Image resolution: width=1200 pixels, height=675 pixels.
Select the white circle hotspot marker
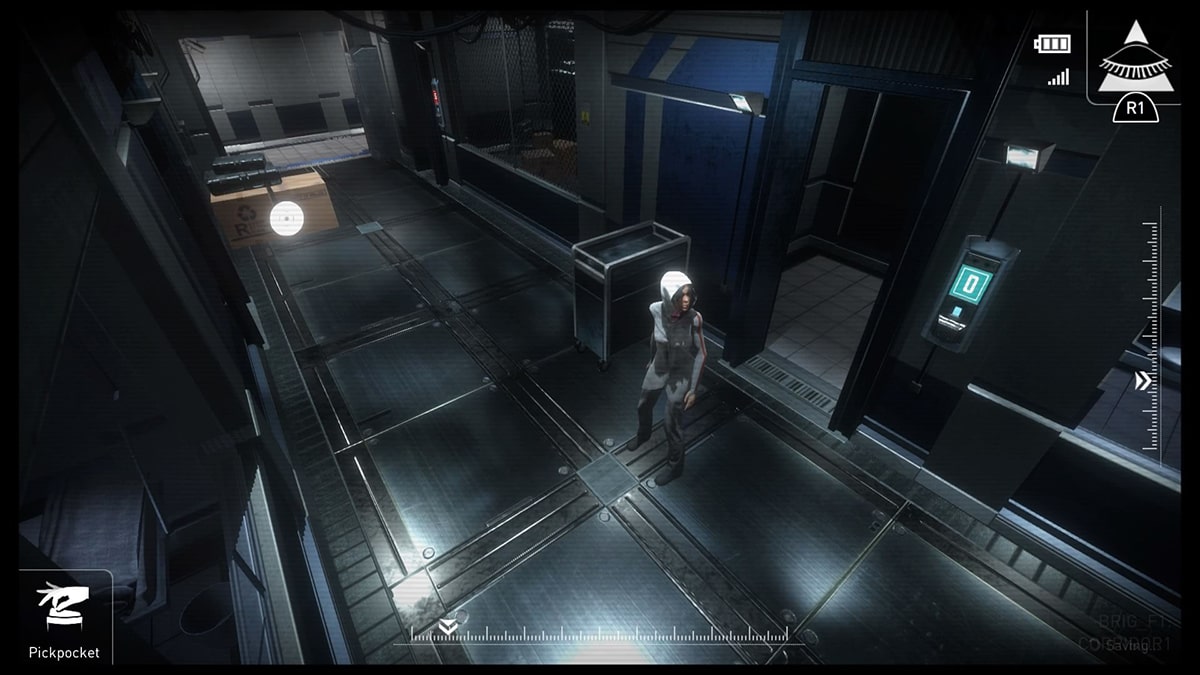click(285, 213)
